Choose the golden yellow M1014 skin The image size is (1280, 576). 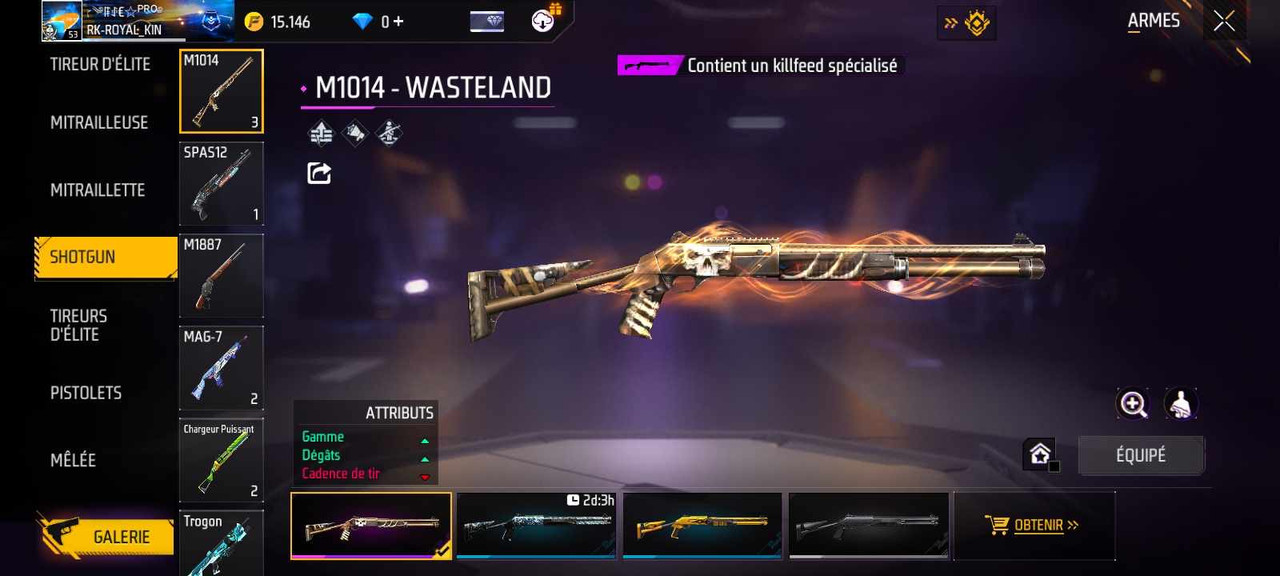[x=702, y=525]
